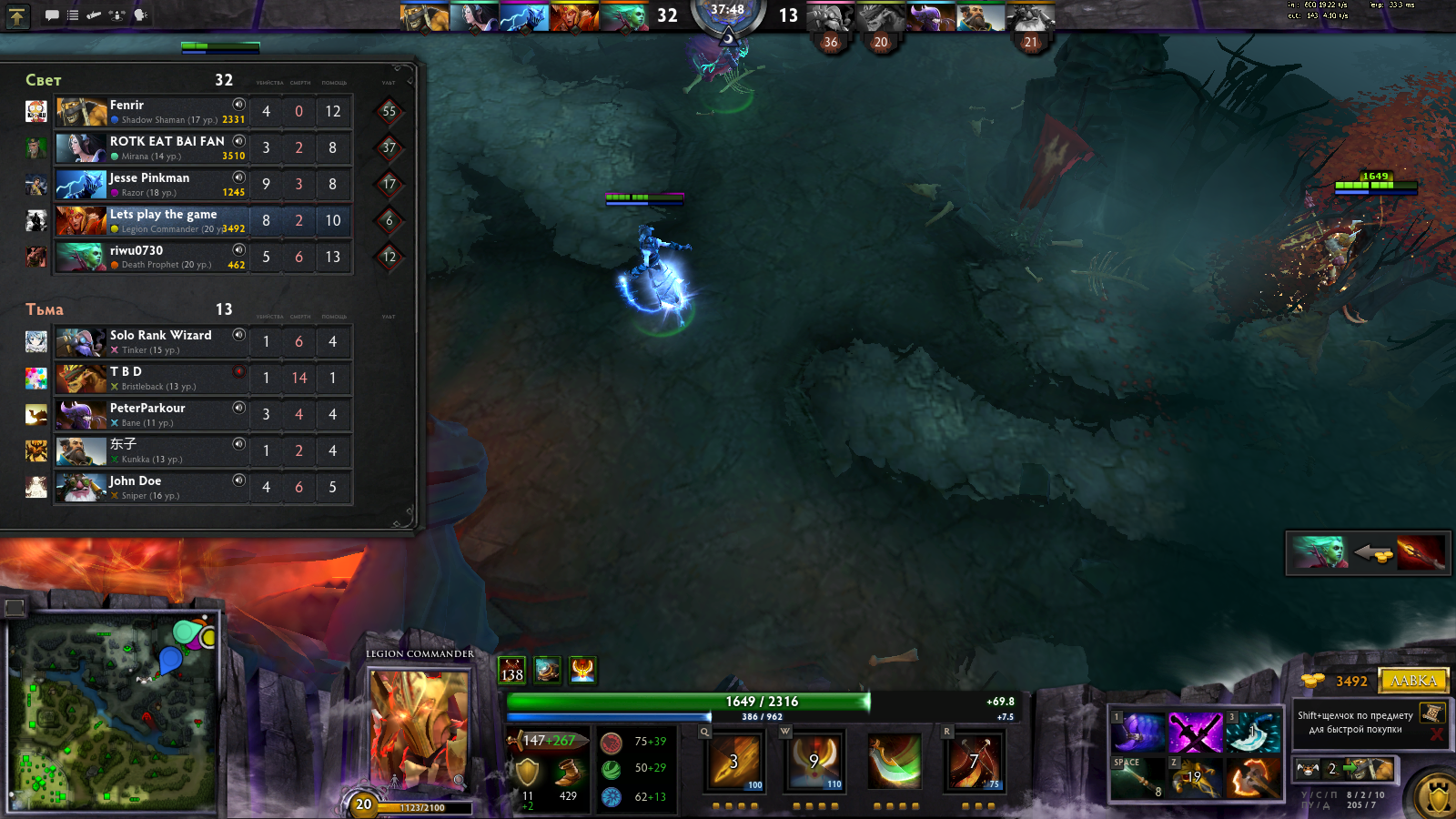
Task: Open the chat bubble icon in the top bar
Action: tap(52, 15)
